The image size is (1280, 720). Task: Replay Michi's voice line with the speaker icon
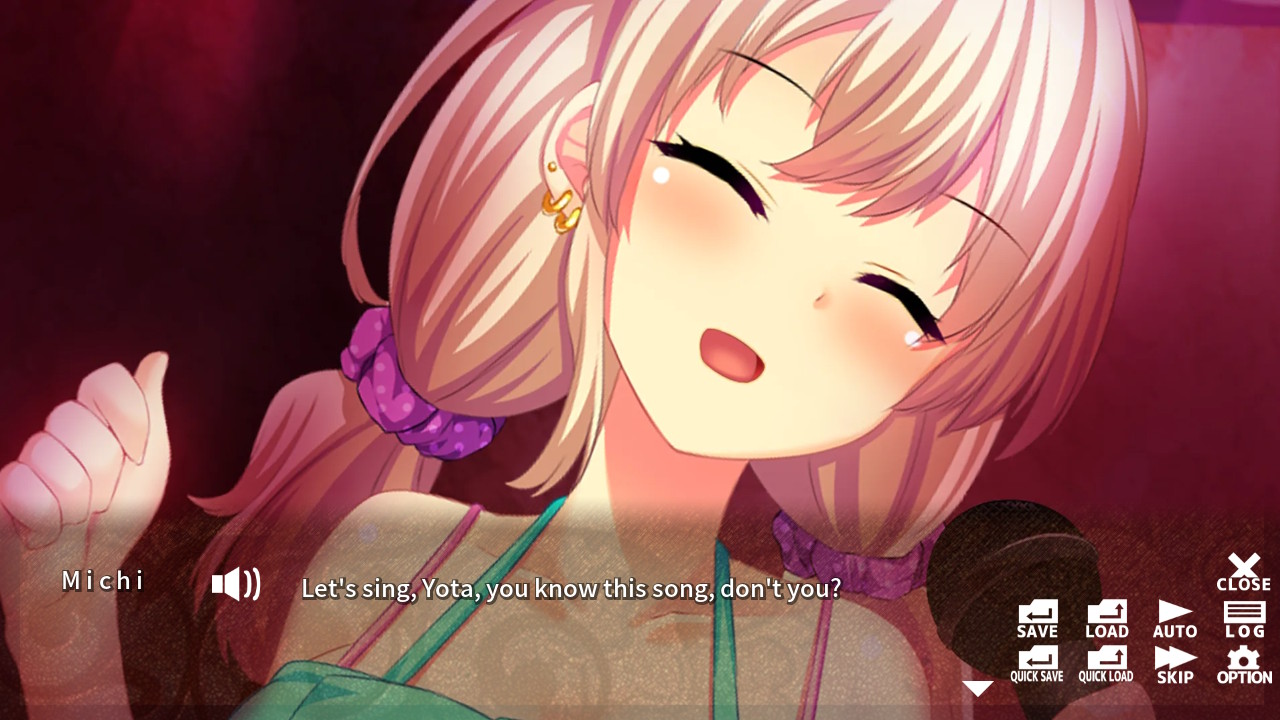[x=234, y=583]
